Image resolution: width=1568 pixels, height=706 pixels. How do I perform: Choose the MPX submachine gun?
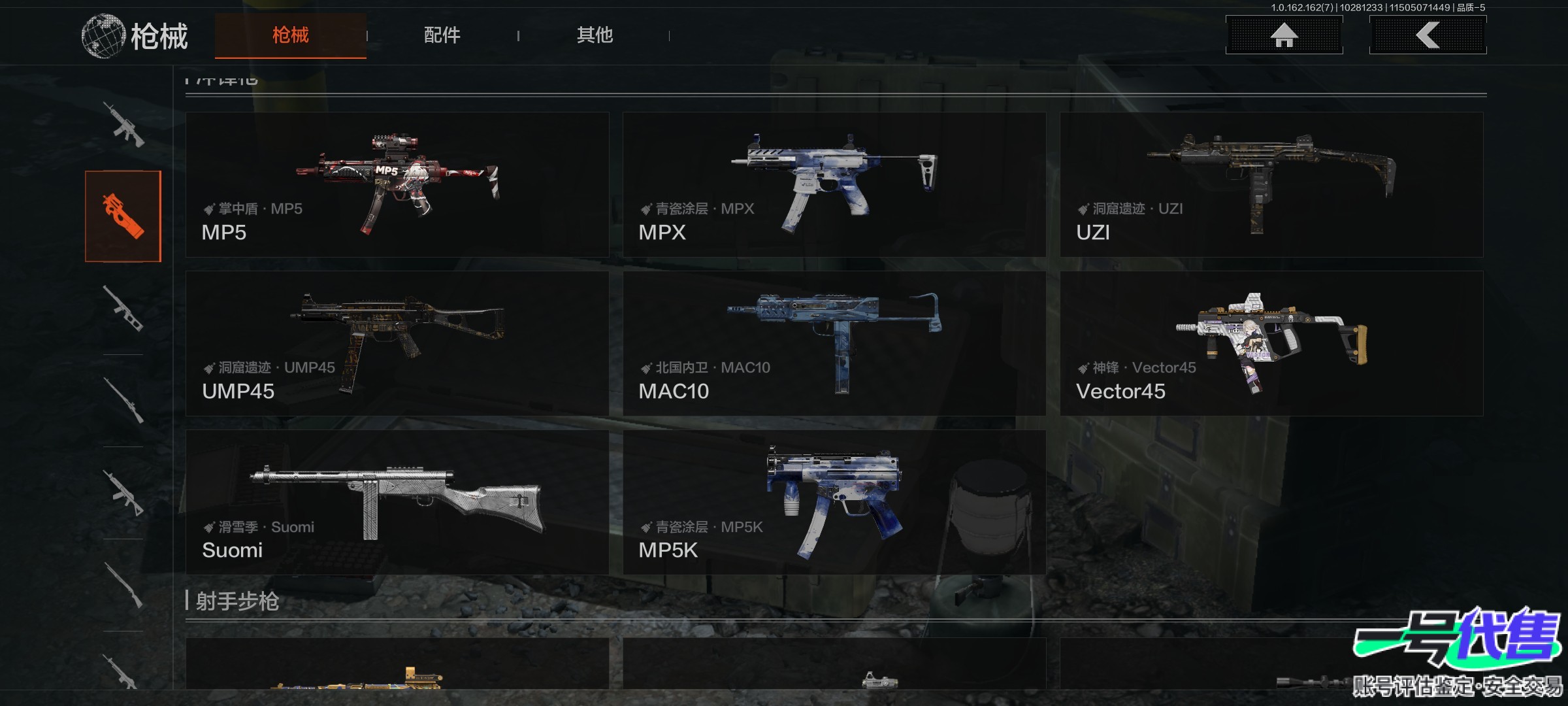(x=834, y=184)
